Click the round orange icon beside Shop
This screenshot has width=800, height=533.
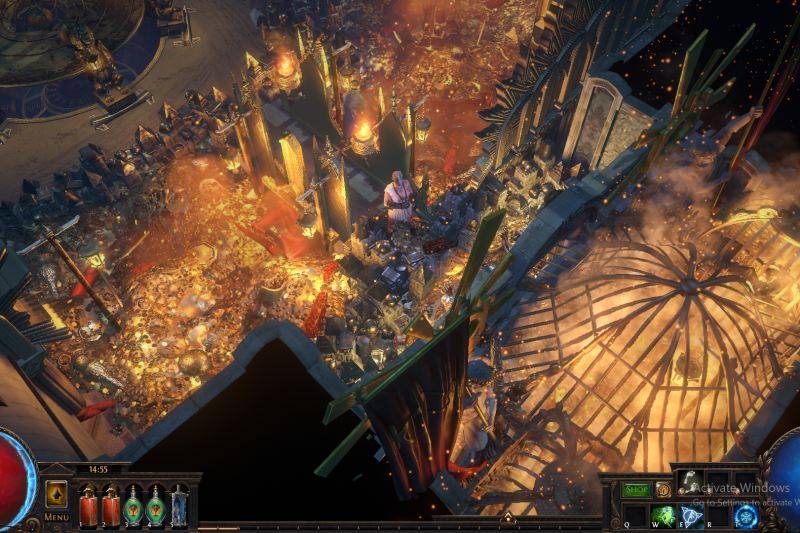tap(662, 490)
